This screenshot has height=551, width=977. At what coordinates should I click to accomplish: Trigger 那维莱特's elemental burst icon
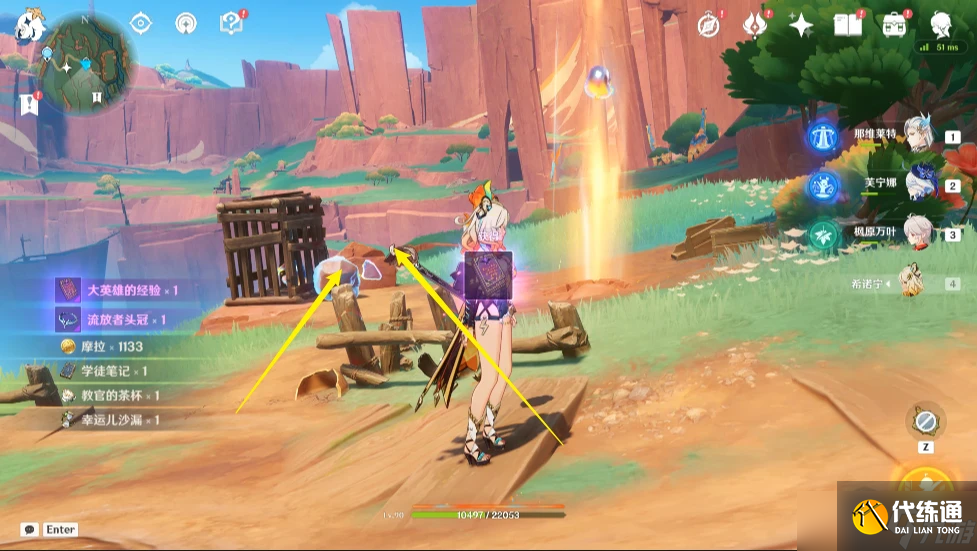click(x=824, y=136)
